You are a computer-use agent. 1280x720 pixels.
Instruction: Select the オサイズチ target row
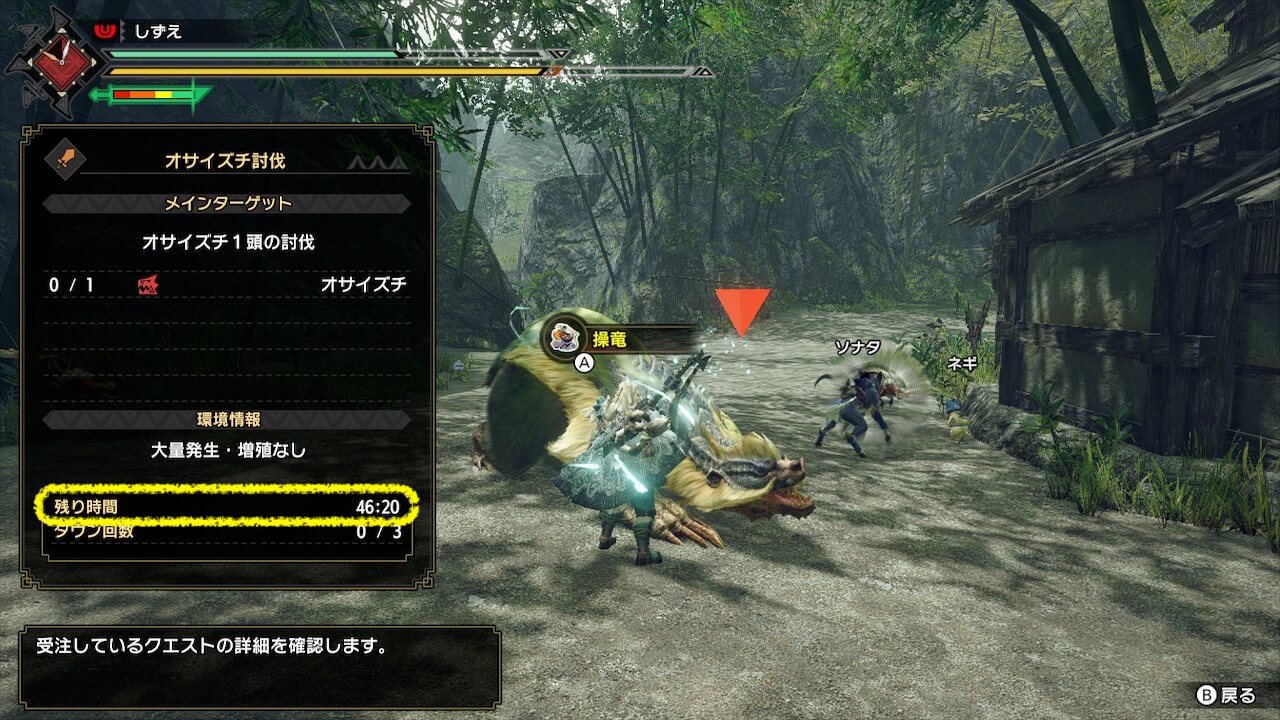(227, 285)
